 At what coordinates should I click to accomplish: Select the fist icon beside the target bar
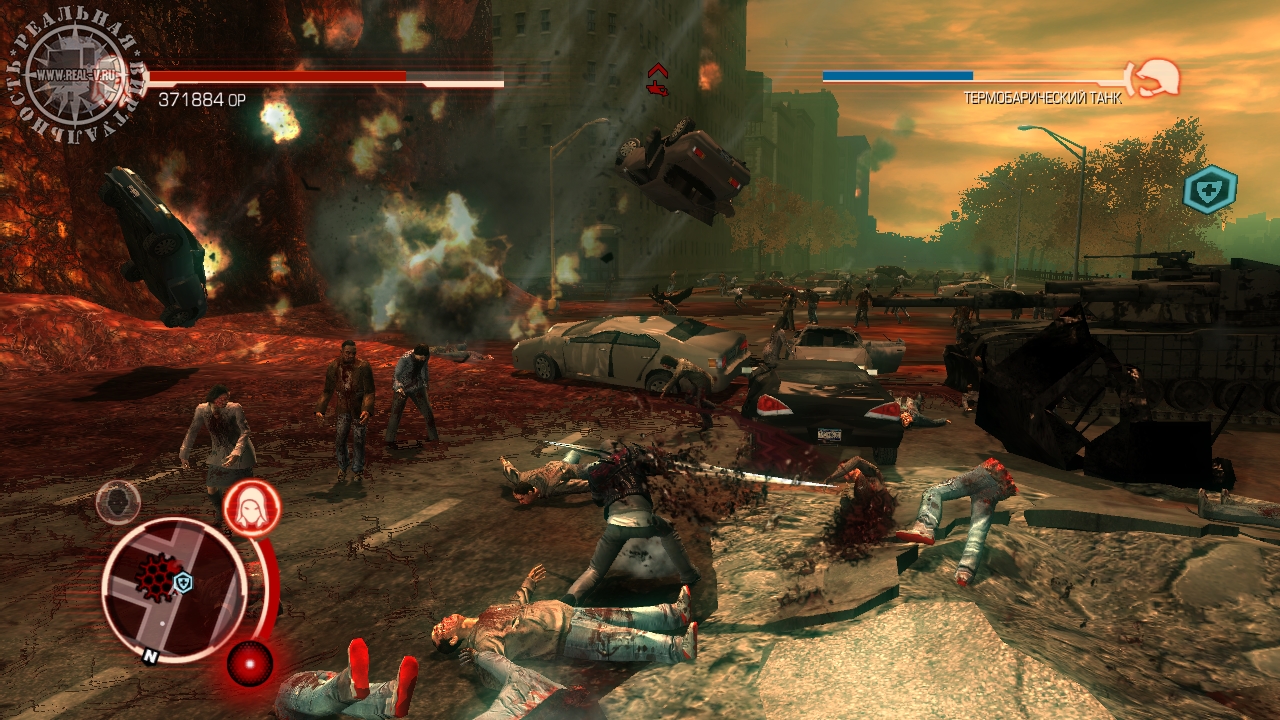point(1155,76)
